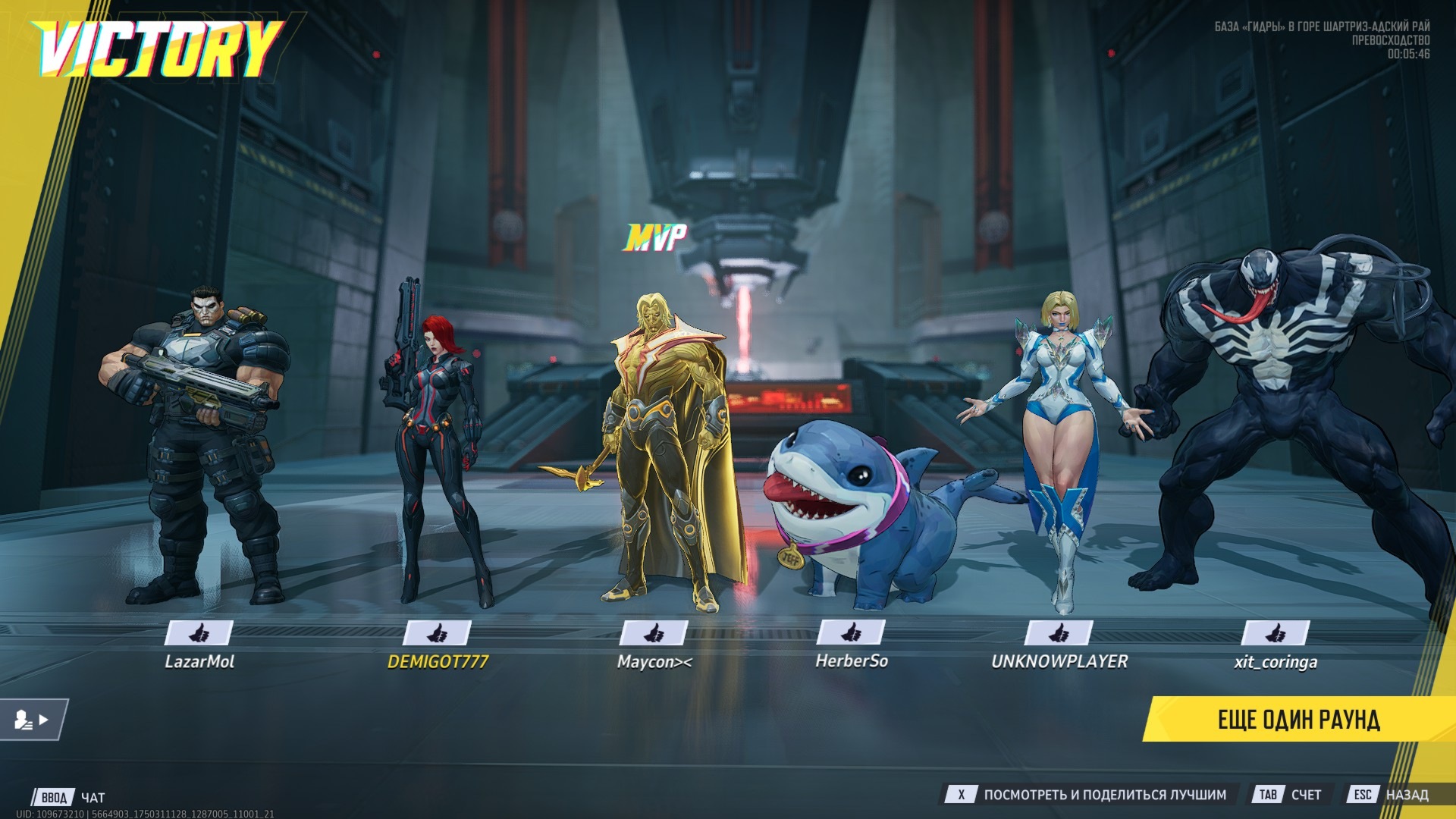Select player name LazarMol
Viewport: 1456px width, 819px height.
click(199, 662)
